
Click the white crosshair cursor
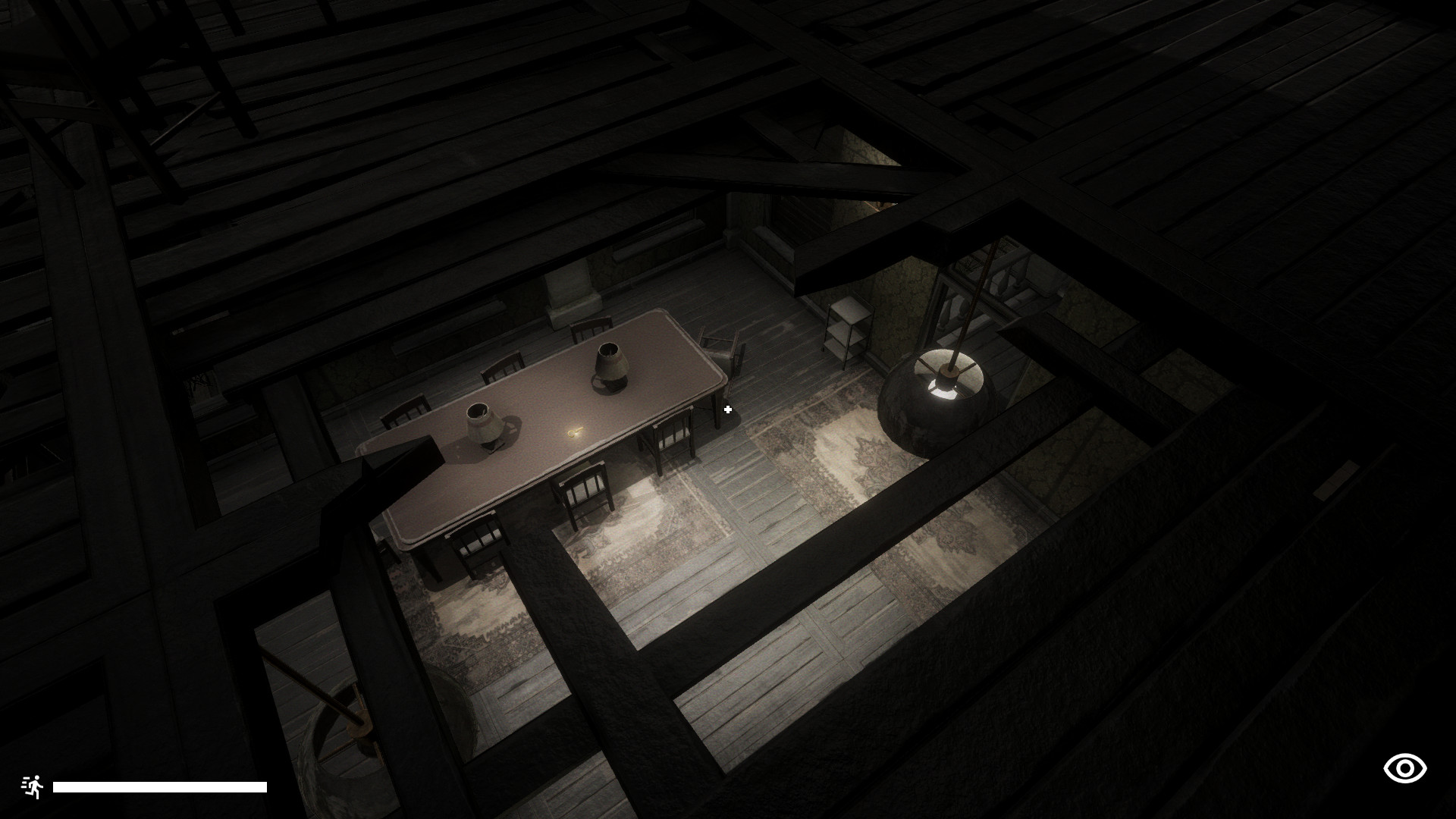pos(728,409)
